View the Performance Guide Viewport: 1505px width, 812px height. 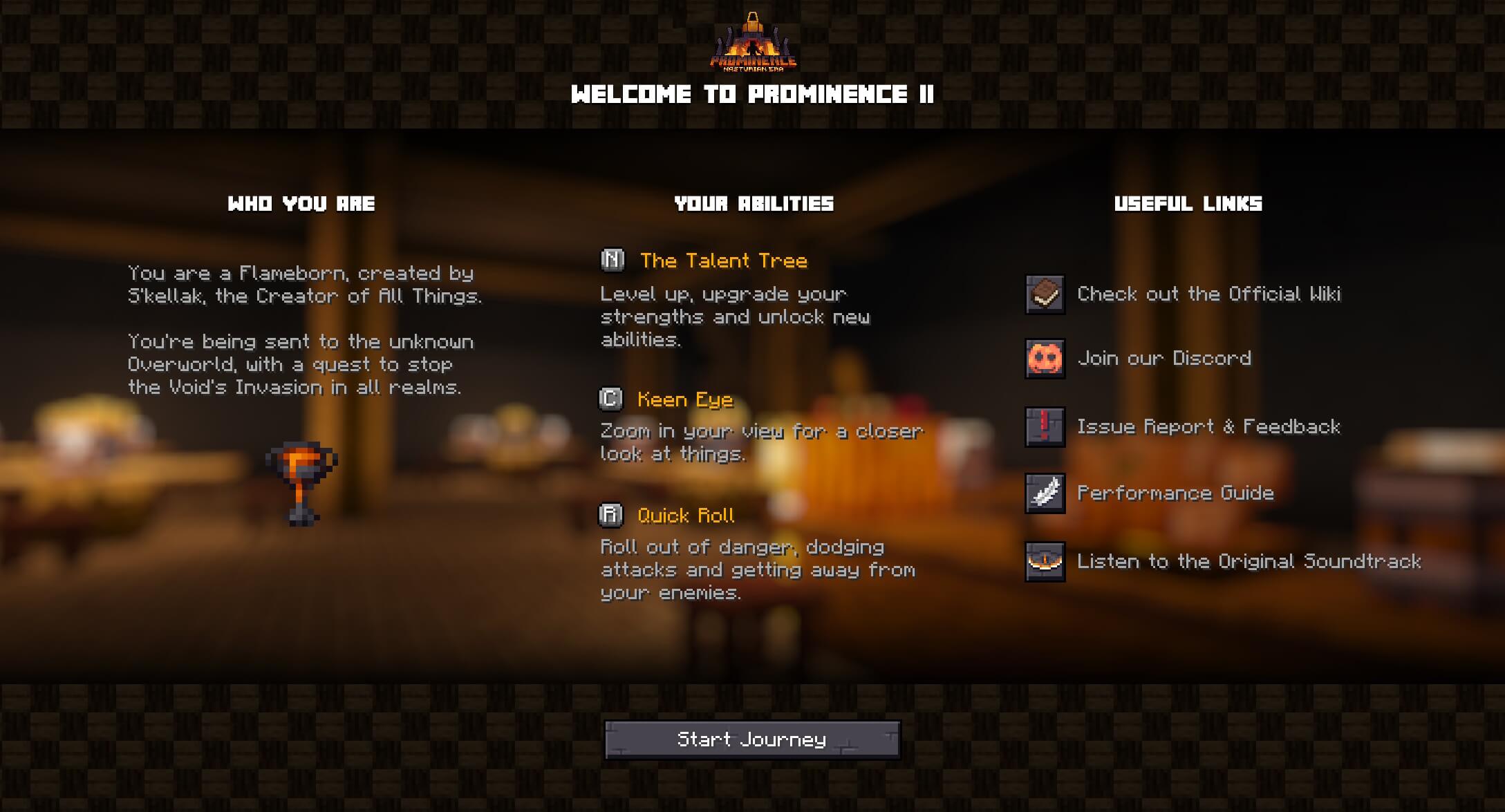pyautogui.click(x=1175, y=493)
